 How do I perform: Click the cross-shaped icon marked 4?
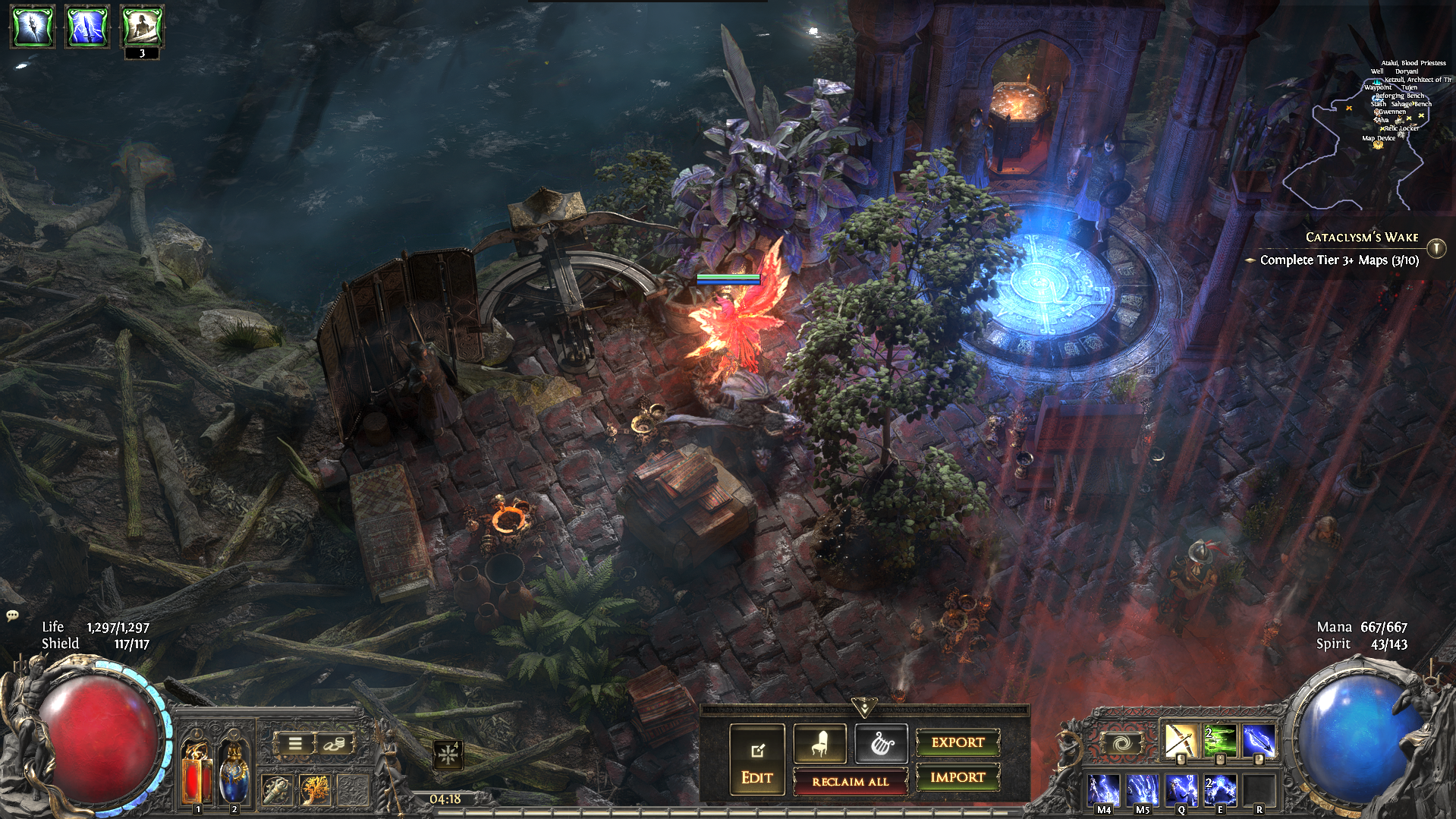[448, 754]
